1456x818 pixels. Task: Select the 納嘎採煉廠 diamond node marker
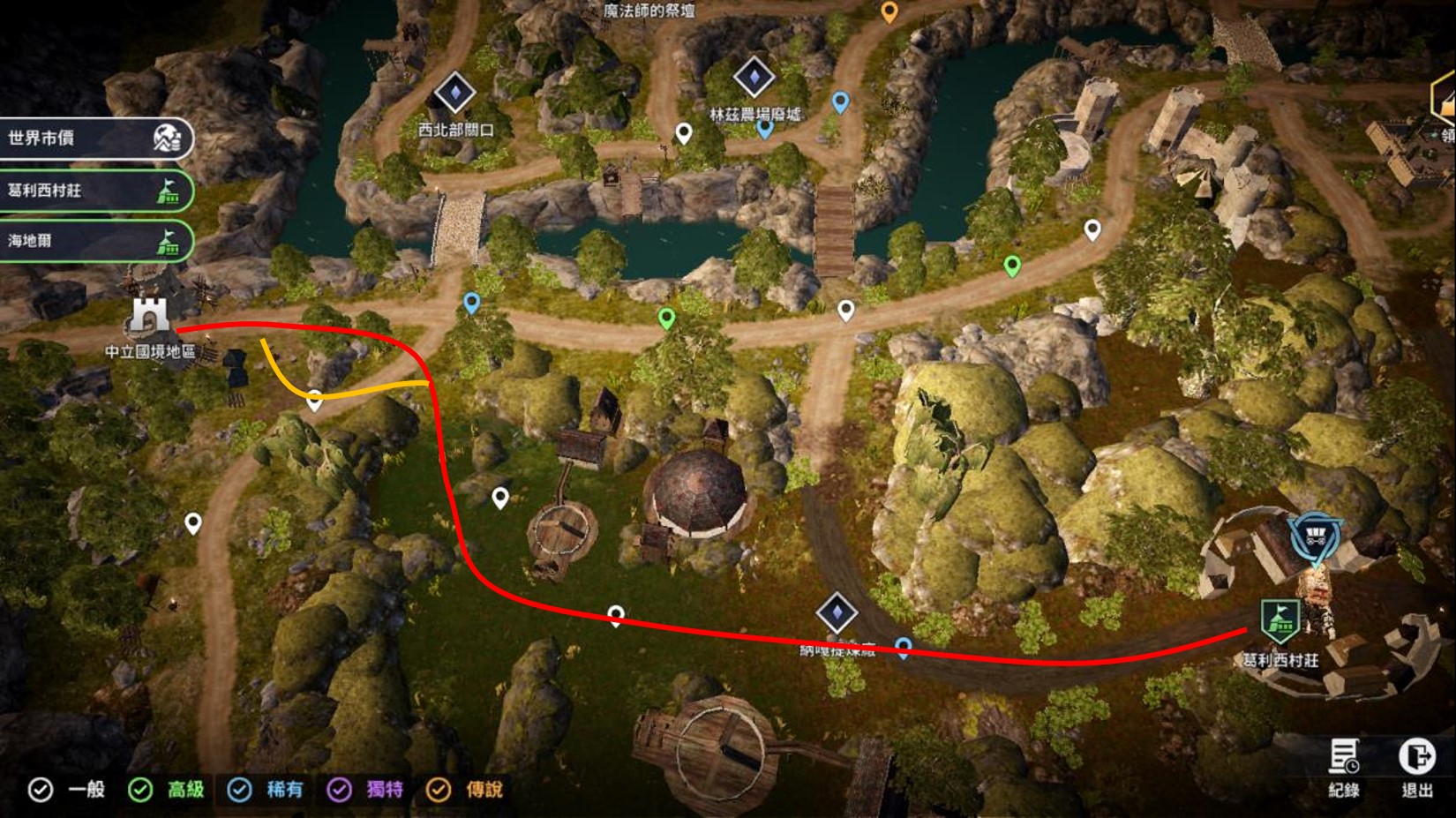(x=836, y=613)
